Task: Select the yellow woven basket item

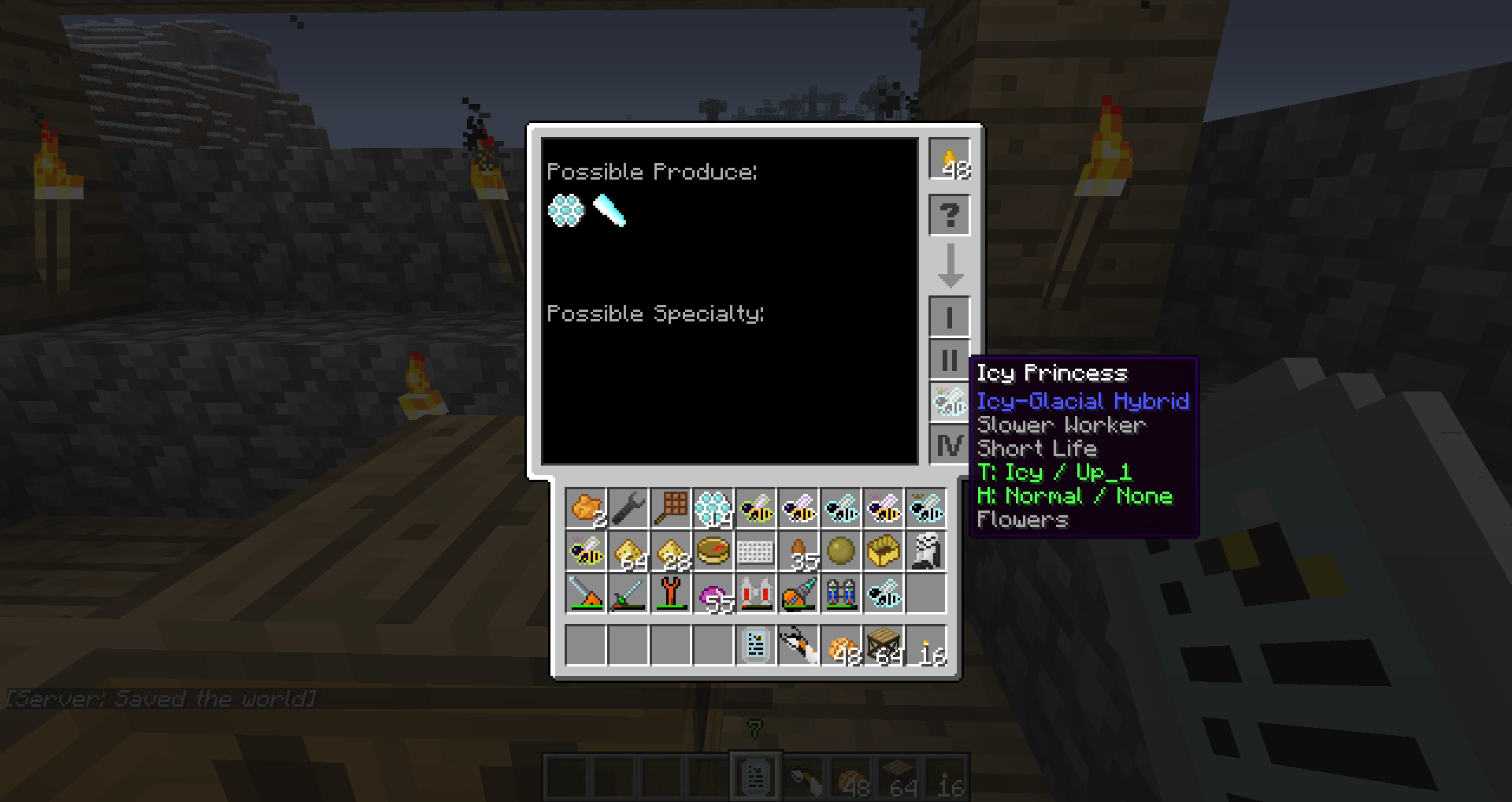Action: pos(884,551)
